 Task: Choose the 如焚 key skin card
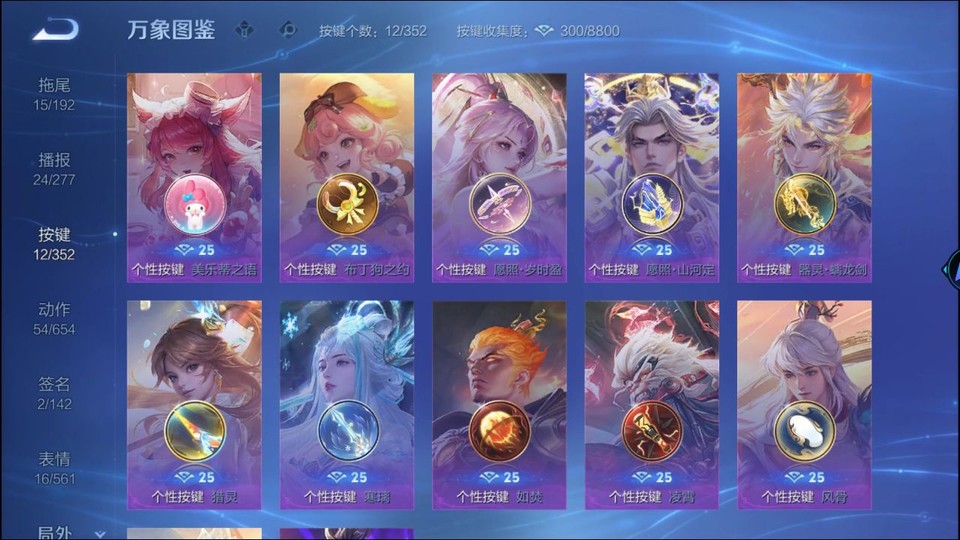click(499, 405)
